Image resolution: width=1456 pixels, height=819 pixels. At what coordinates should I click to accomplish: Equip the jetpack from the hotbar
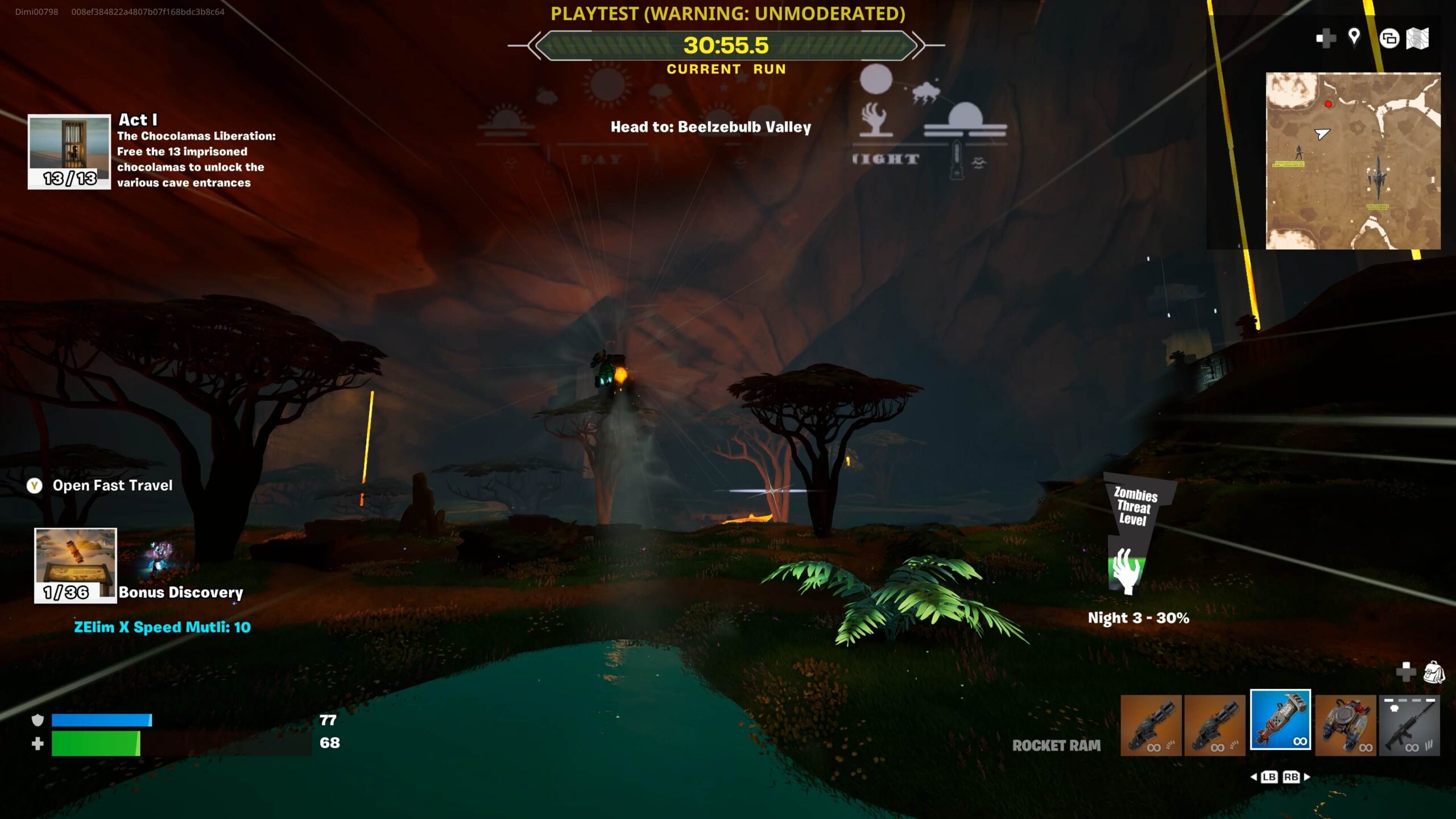point(1346,726)
